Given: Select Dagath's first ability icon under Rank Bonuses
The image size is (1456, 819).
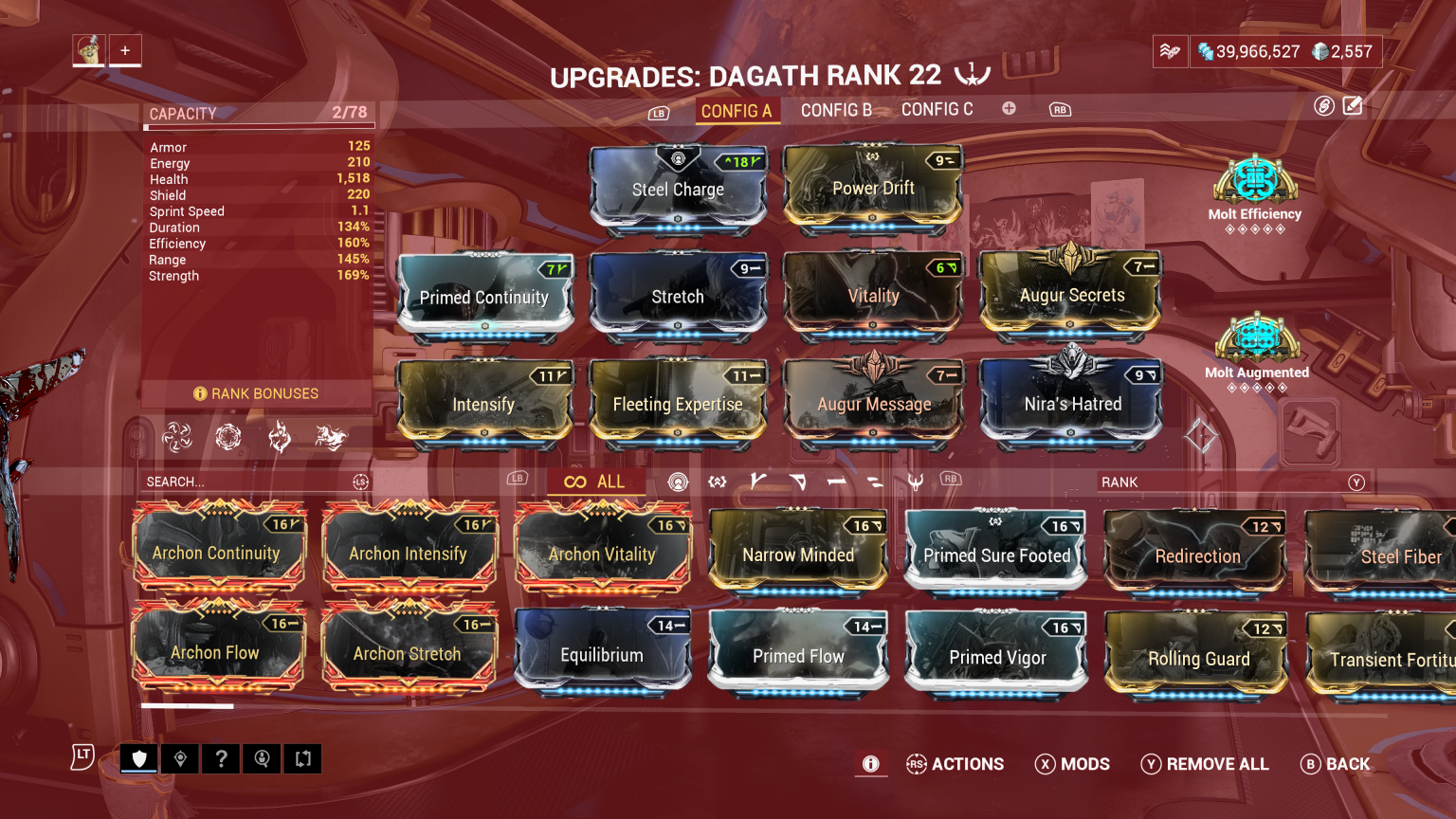Looking at the screenshot, I should pyautogui.click(x=176, y=436).
